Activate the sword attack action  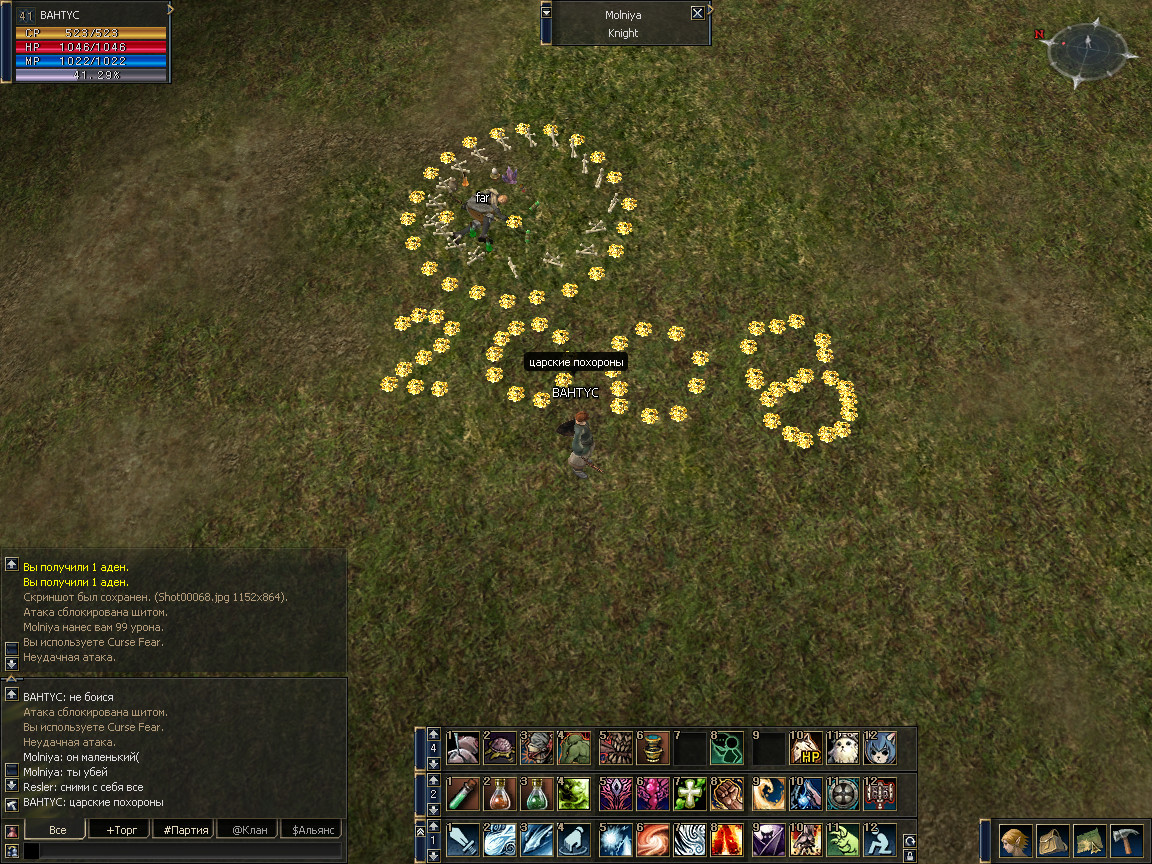[x=462, y=840]
